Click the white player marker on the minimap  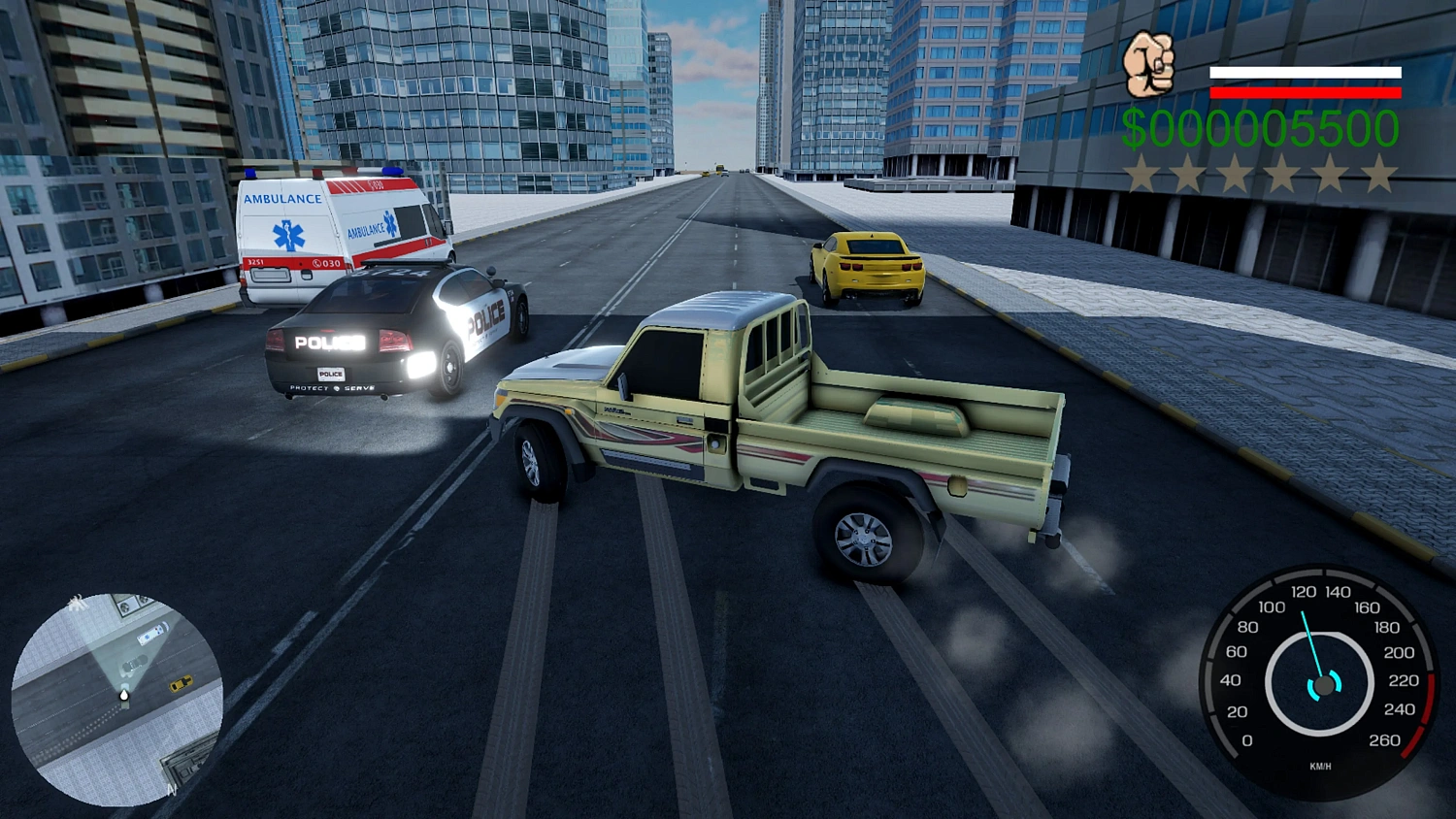124,696
